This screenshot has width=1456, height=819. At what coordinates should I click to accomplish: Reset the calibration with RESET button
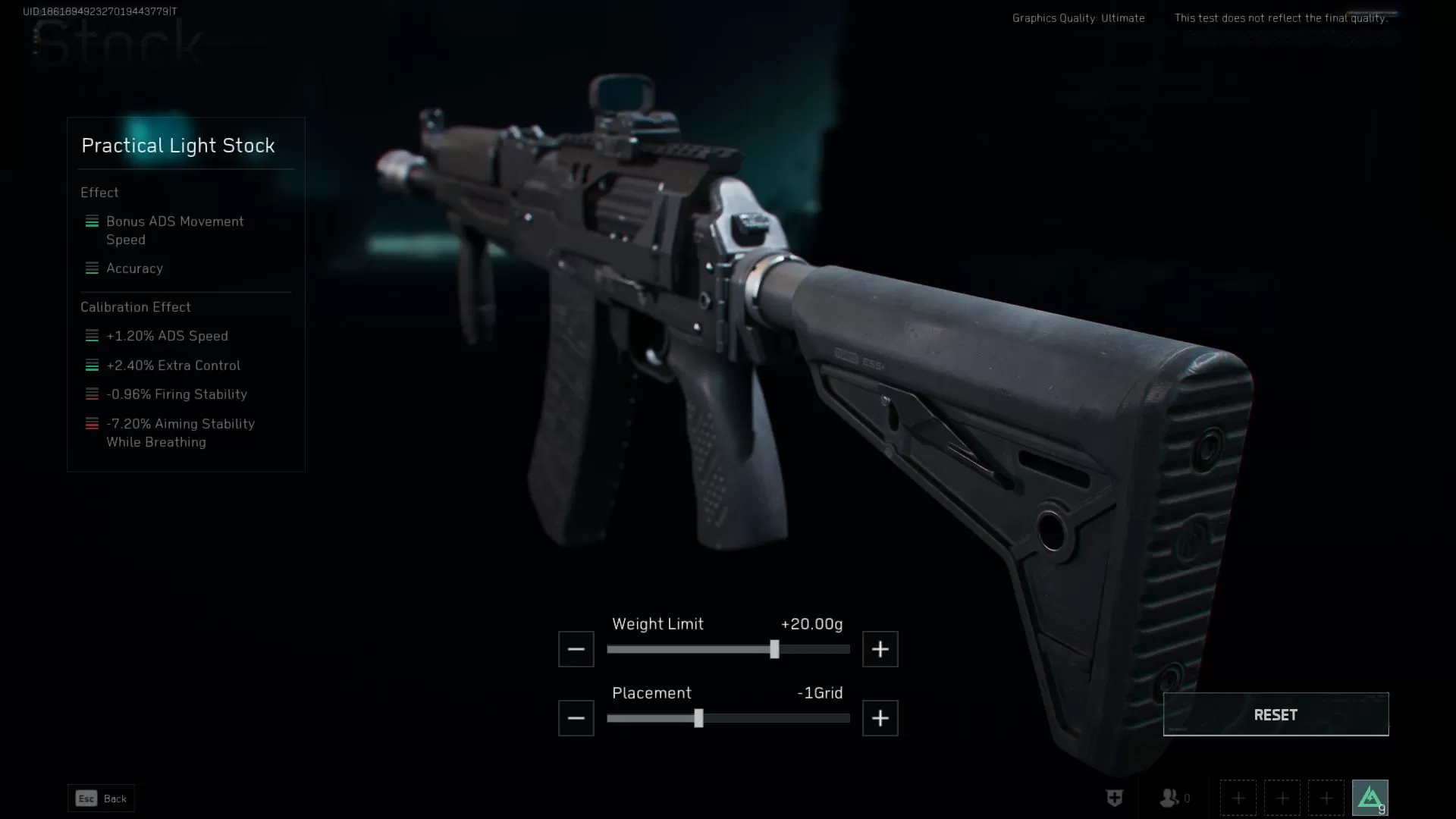click(x=1276, y=714)
